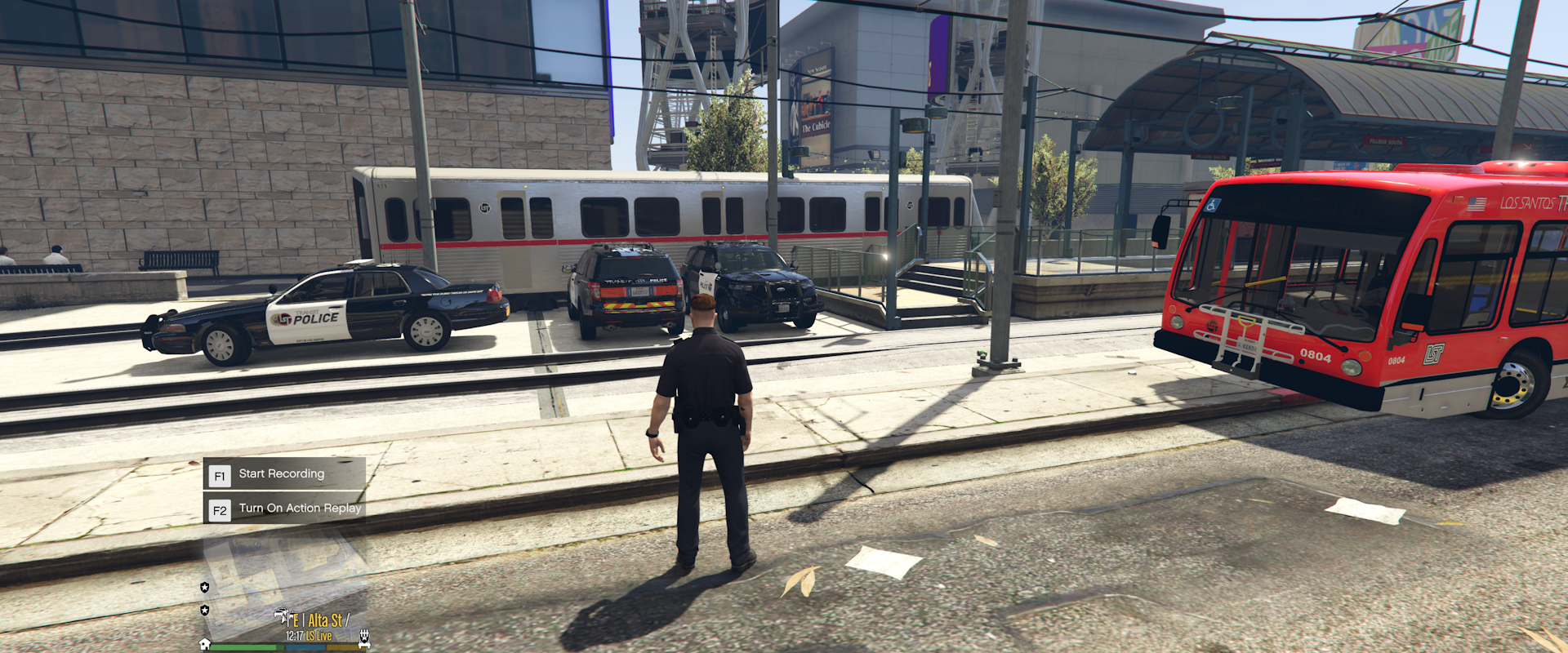Select the house blip on the minimap
Screen dimensions: 1568x653
click(205, 644)
